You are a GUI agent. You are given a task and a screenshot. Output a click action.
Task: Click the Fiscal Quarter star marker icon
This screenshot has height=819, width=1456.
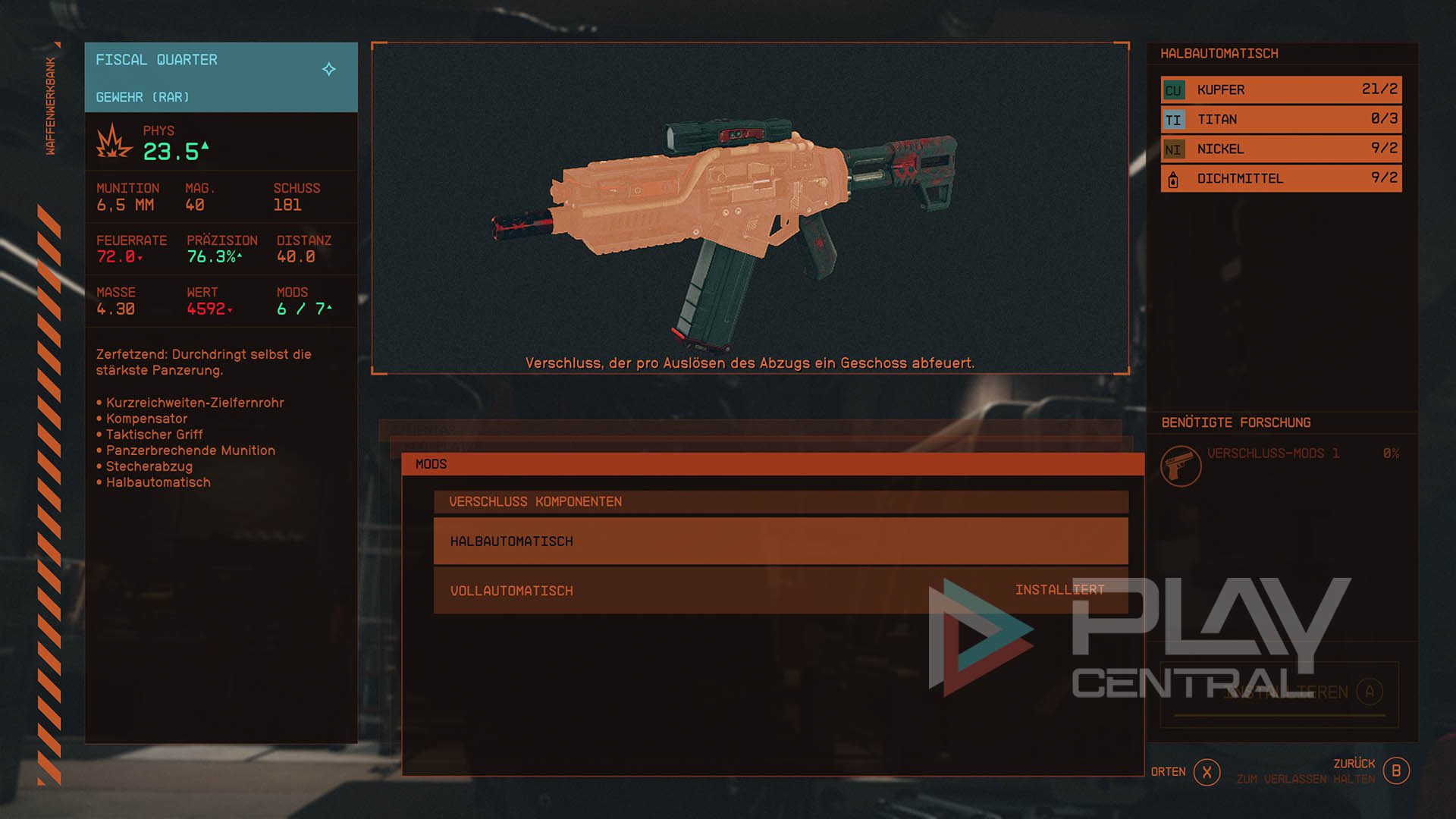click(329, 69)
